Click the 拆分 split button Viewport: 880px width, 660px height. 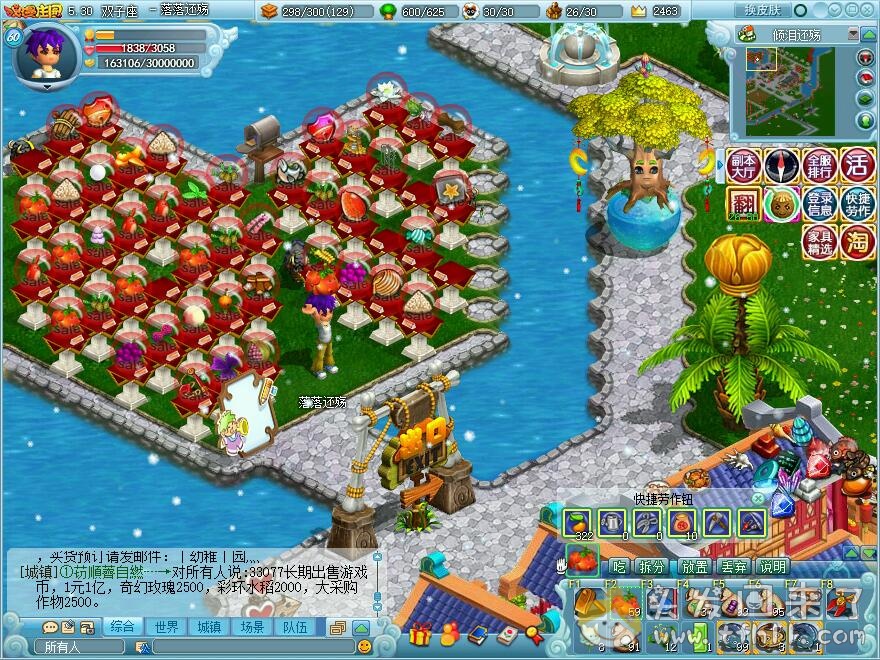pos(651,567)
